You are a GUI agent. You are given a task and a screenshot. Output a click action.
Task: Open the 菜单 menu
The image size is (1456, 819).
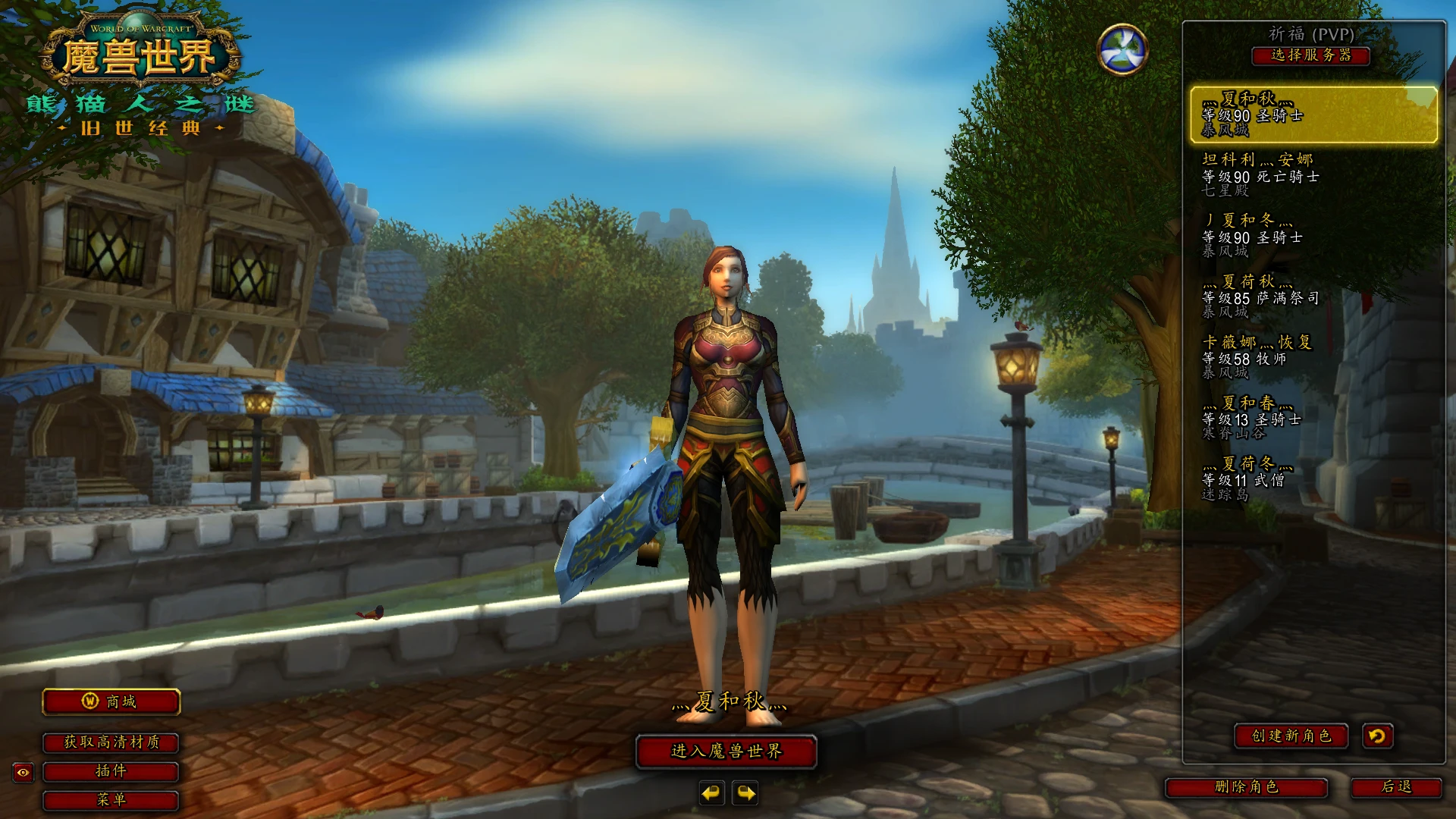[x=111, y=800]
